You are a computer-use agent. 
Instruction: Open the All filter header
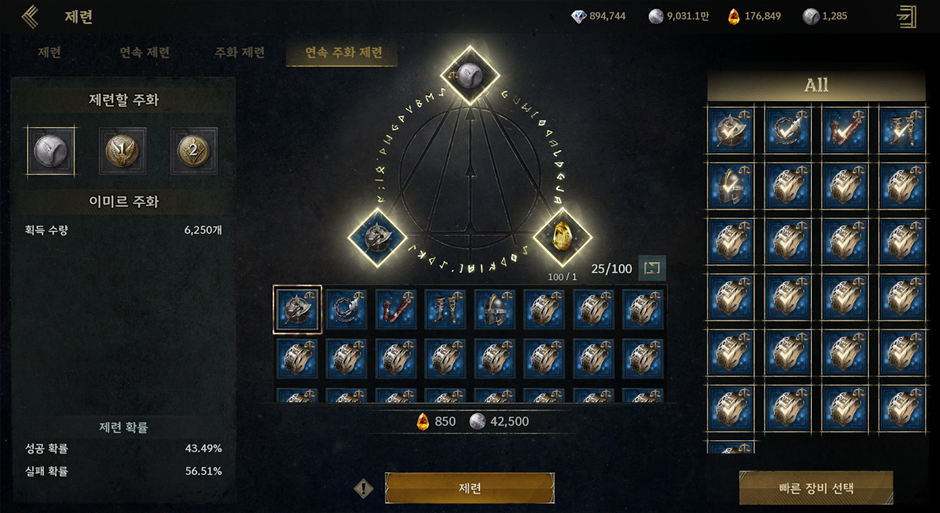[816, 86]
